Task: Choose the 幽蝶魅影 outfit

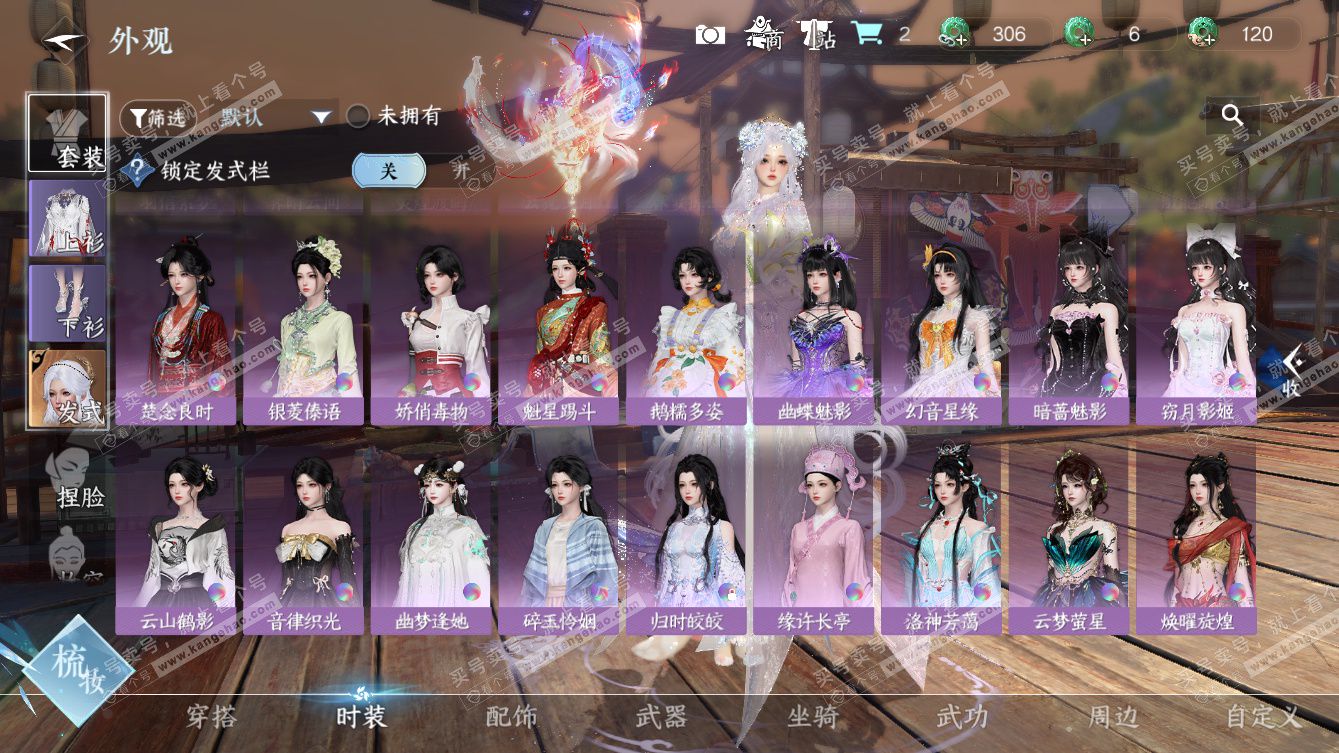Action: pyautogui.click(x=814, y=330)
